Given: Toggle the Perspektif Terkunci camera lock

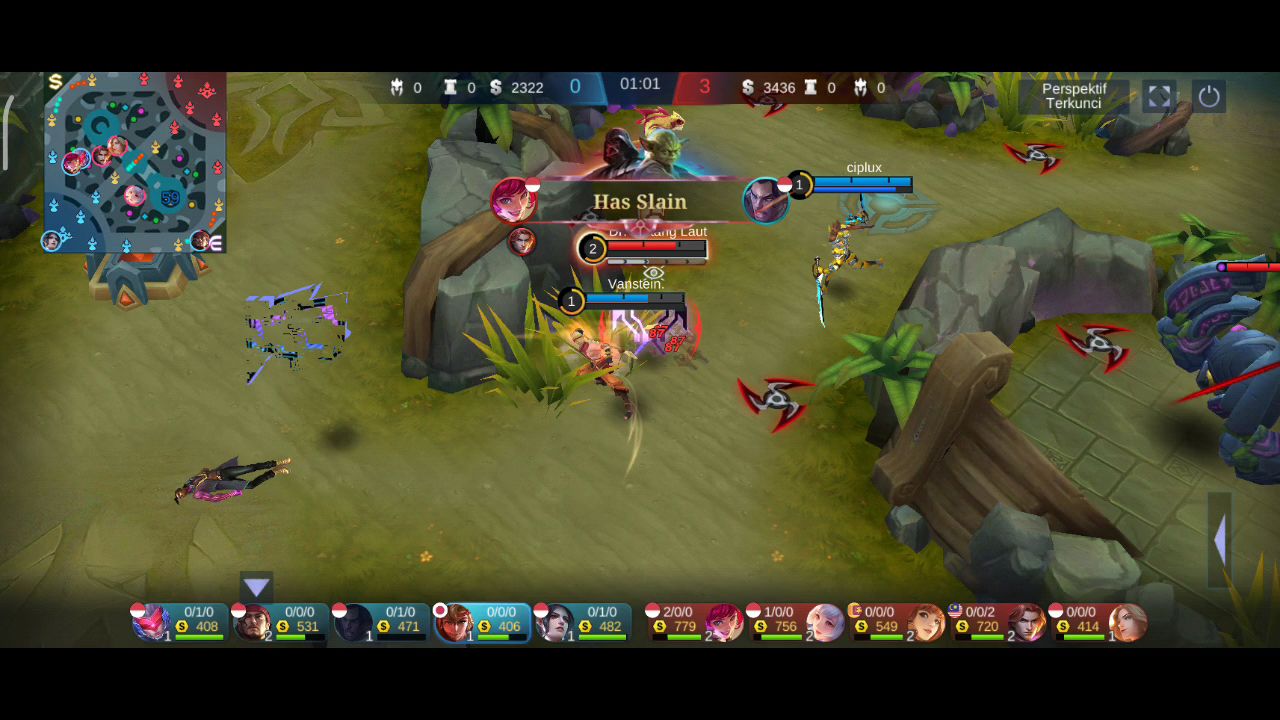Looking at the screenshot, I should (x=1073, y=96).
